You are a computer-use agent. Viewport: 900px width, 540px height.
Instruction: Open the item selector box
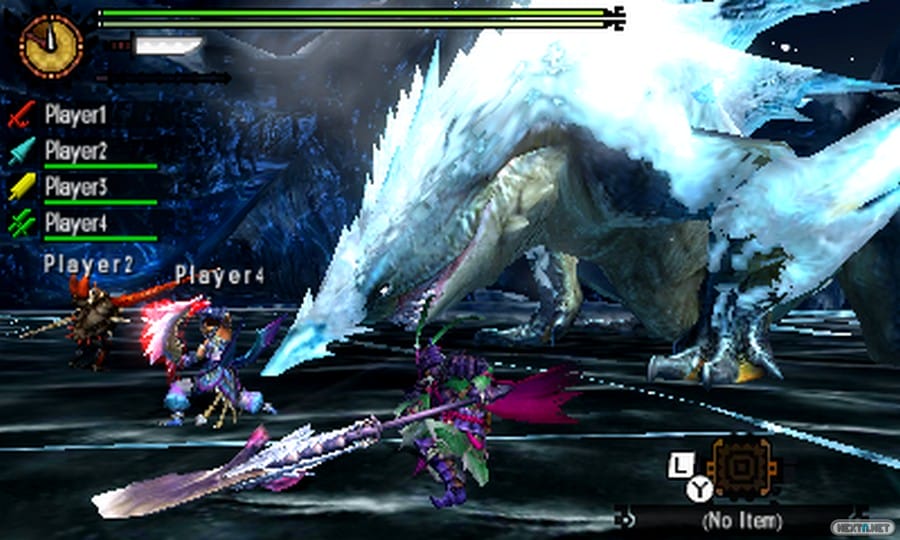click(x=739, y=468)
